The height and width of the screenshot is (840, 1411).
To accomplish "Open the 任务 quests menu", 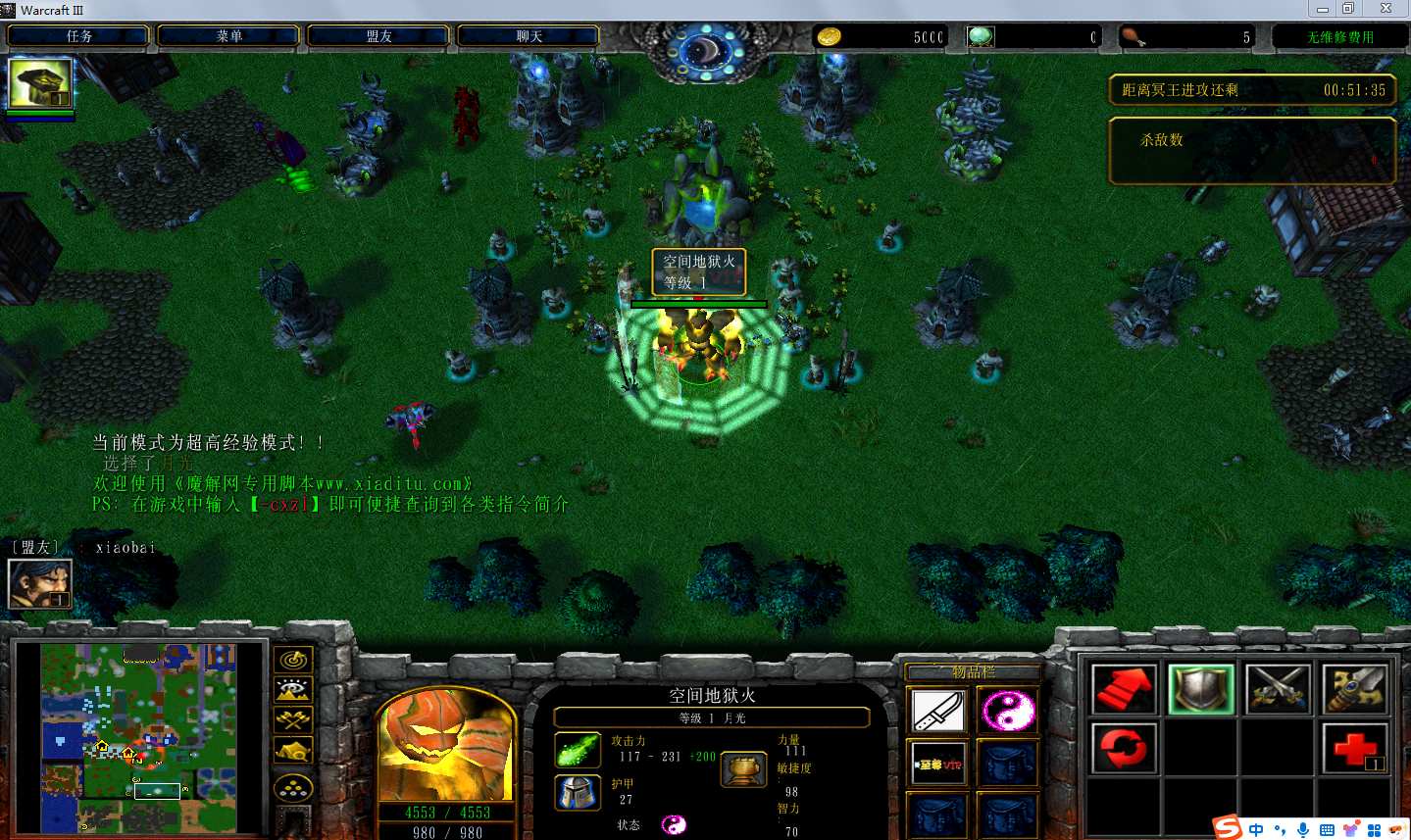I will click(x=78, y=36).
